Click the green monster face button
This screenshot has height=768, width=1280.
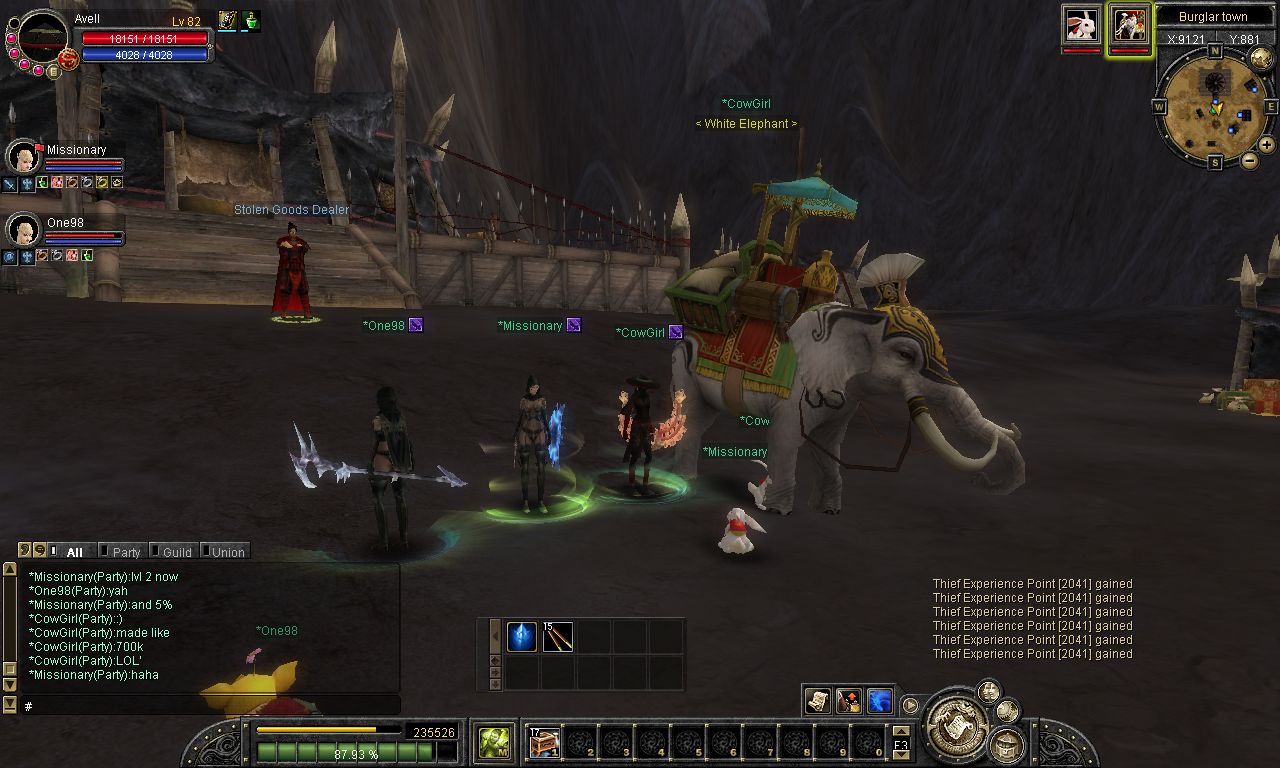pyautogui.click(x=492, y=742)
